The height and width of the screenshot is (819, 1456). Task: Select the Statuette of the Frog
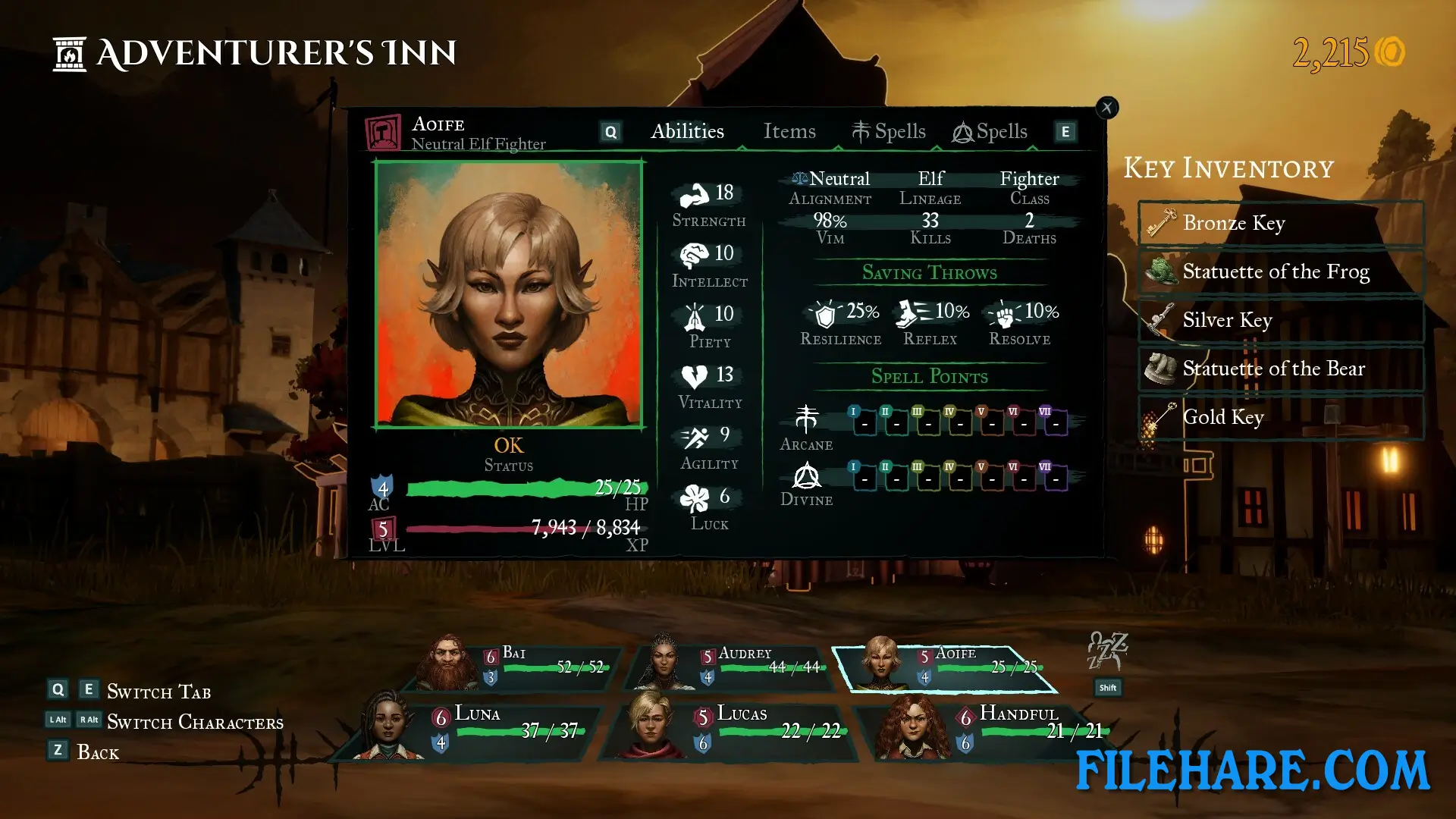1281,271
